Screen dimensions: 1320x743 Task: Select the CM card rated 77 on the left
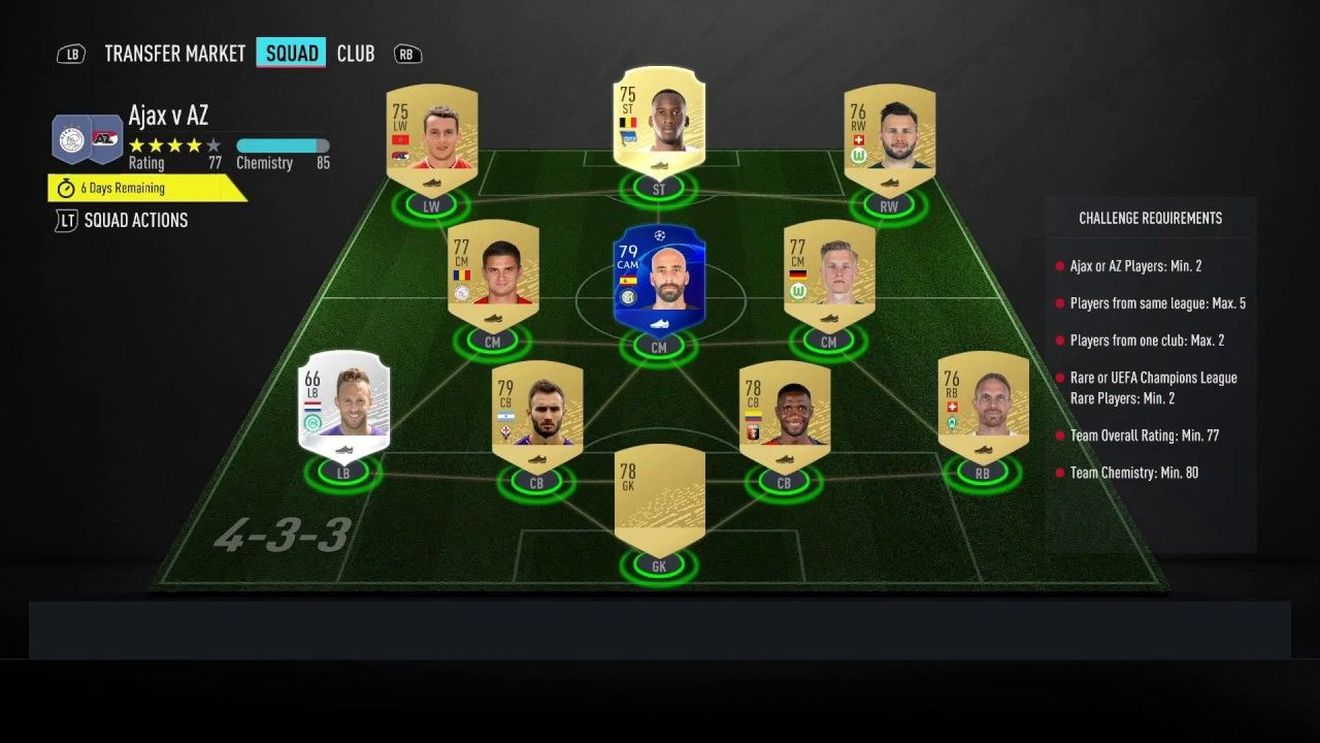click(493, 275)
